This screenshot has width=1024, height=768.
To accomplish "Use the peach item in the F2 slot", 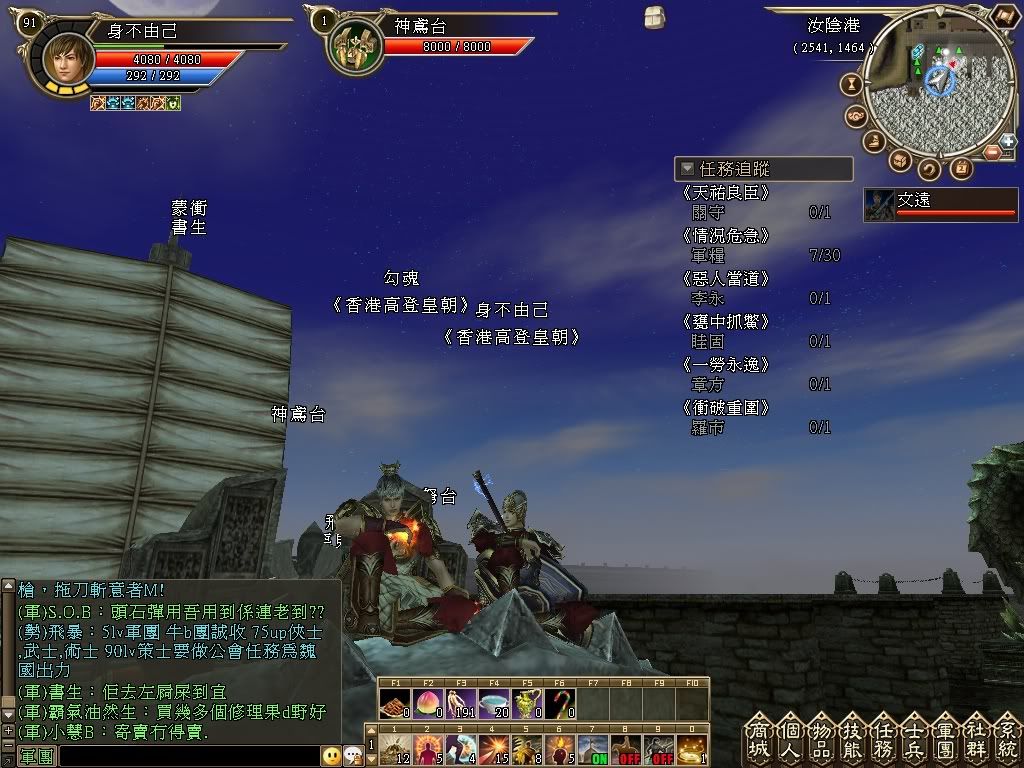I will coord(428,703).
